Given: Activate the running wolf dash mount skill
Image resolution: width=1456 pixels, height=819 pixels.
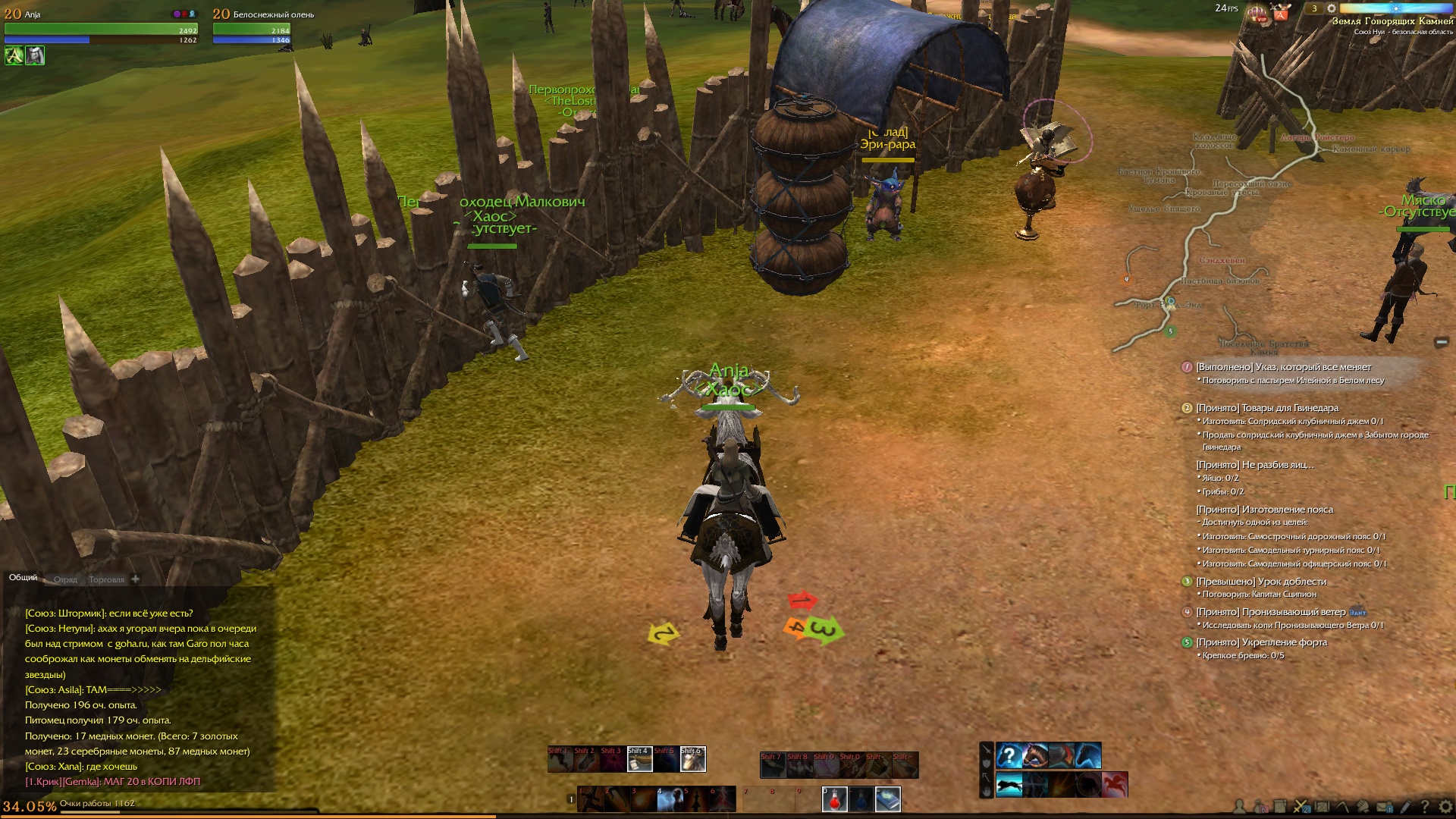Looking at the screenshot, I should click(1009, 784).
